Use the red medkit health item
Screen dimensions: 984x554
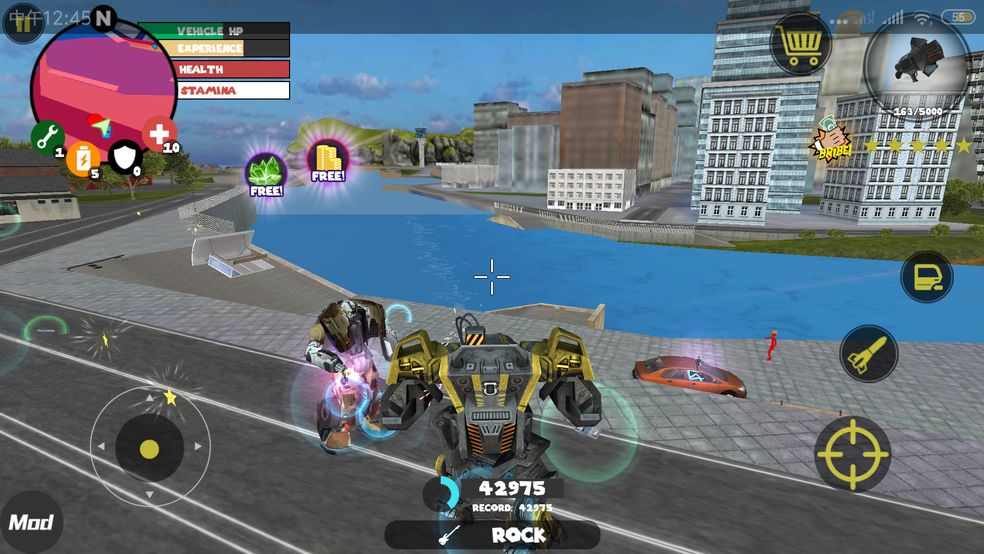pos(159,133)
